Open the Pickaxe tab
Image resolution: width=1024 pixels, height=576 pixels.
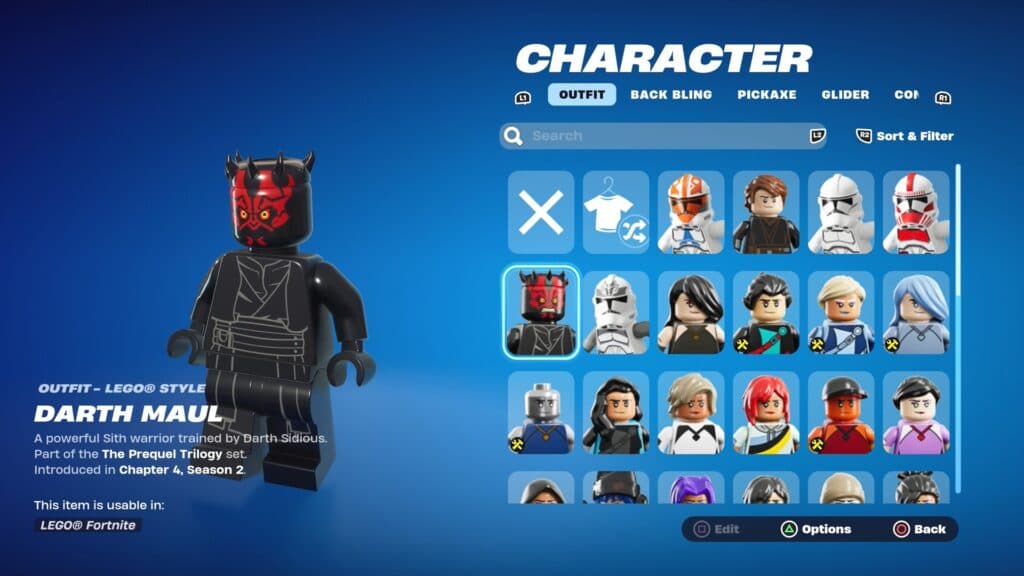click(x=767, y=95)
